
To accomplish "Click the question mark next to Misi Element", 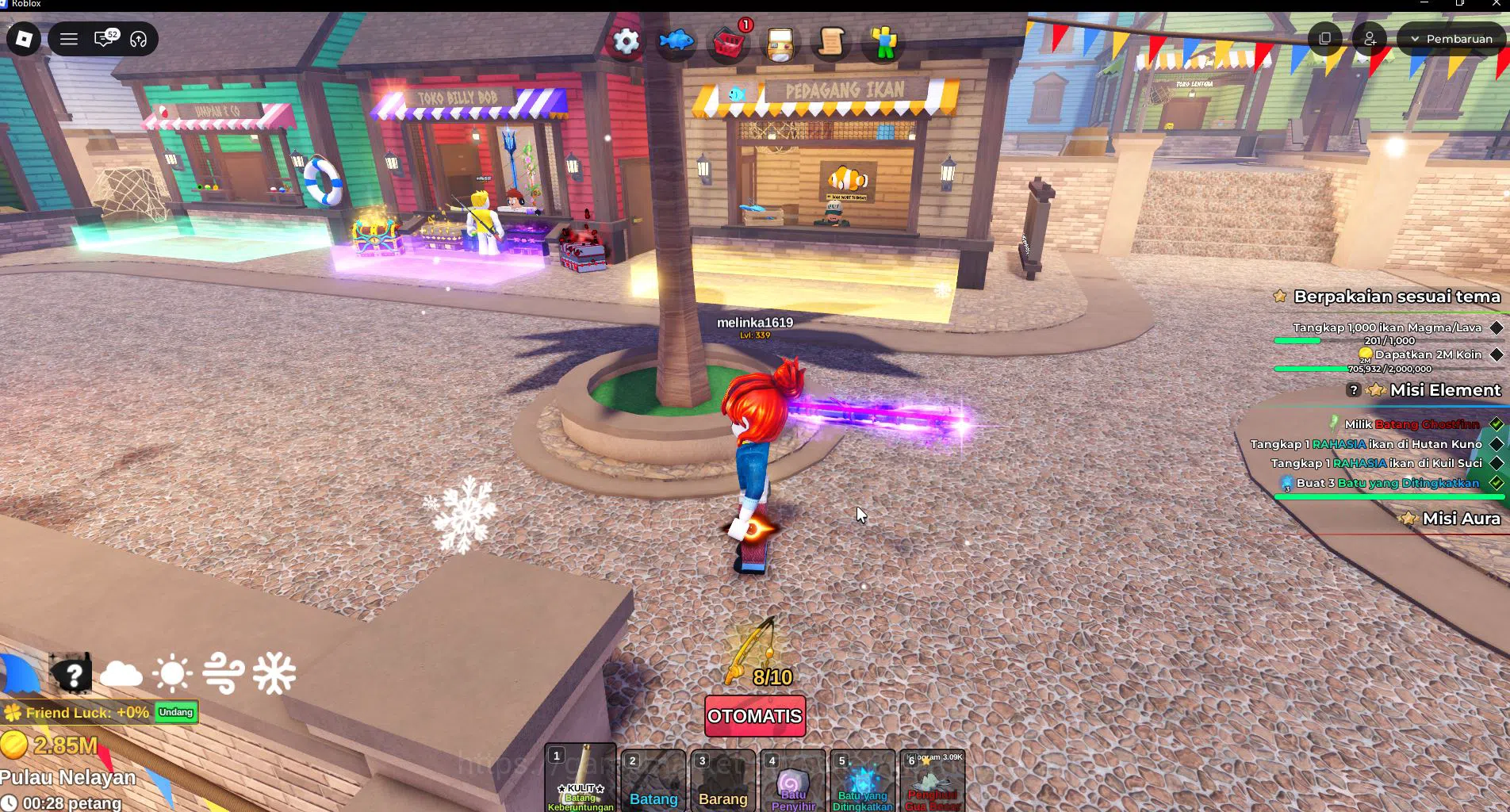I will (1352, 390).
